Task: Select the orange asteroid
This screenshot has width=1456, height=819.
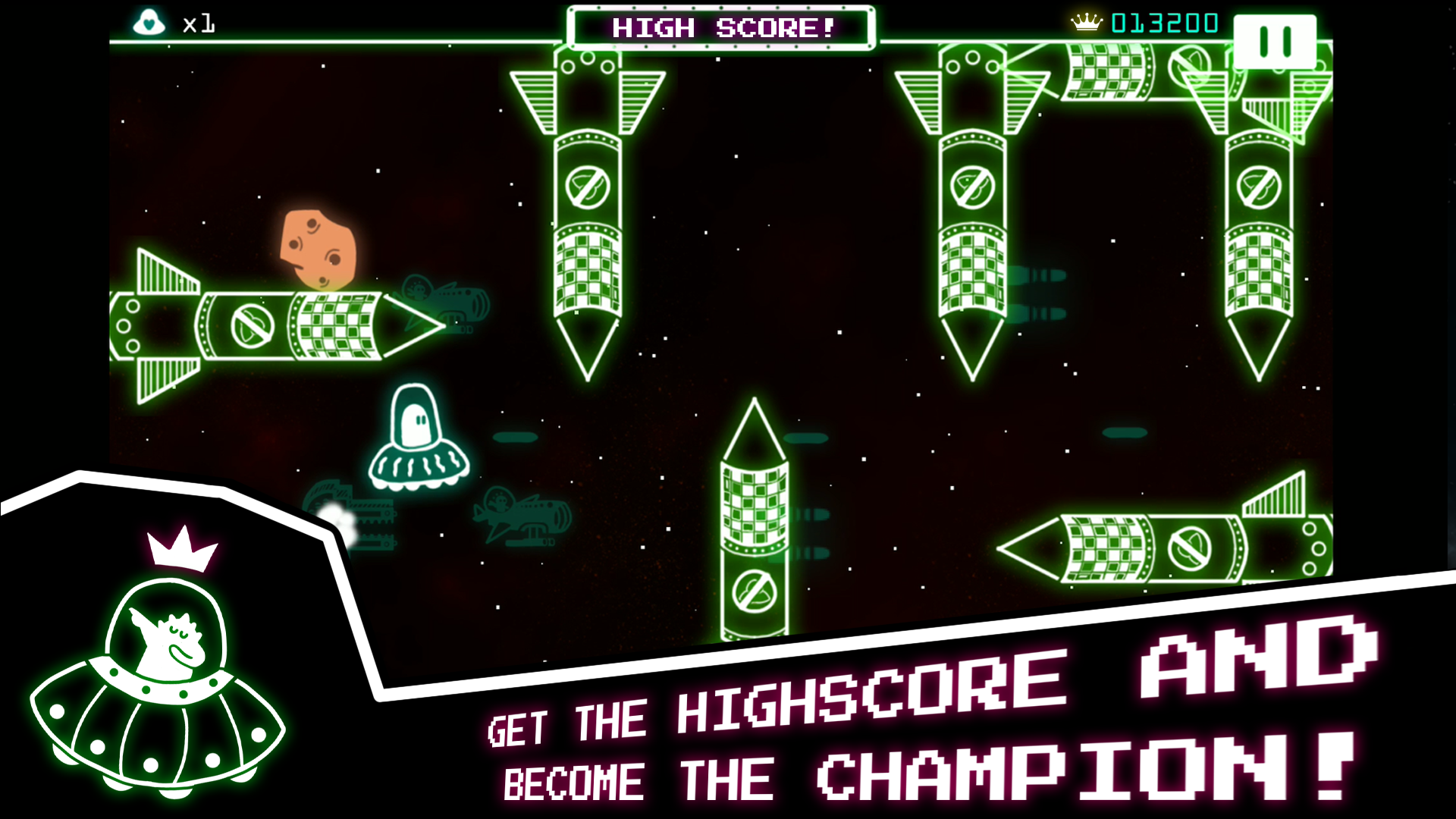Action: (318, 250)
